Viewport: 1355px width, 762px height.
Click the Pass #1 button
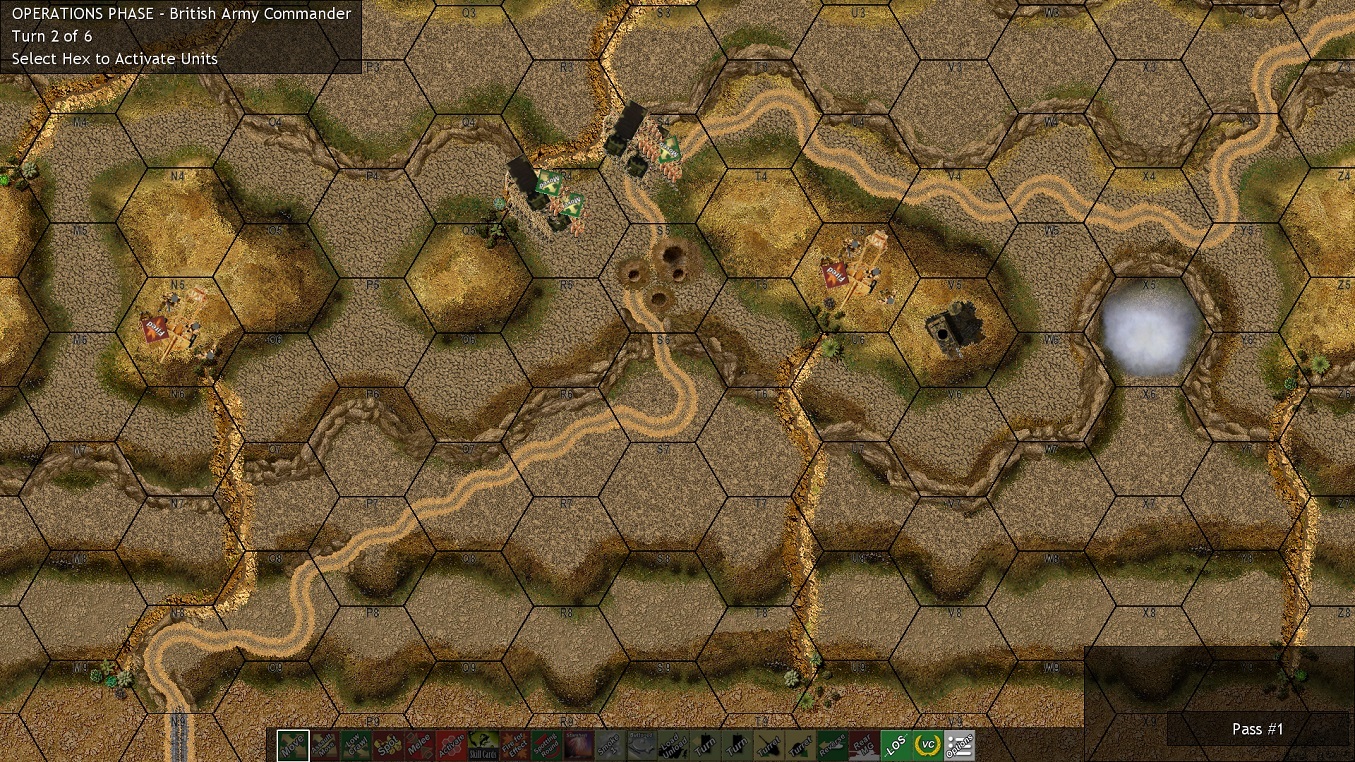point(1257,729)
